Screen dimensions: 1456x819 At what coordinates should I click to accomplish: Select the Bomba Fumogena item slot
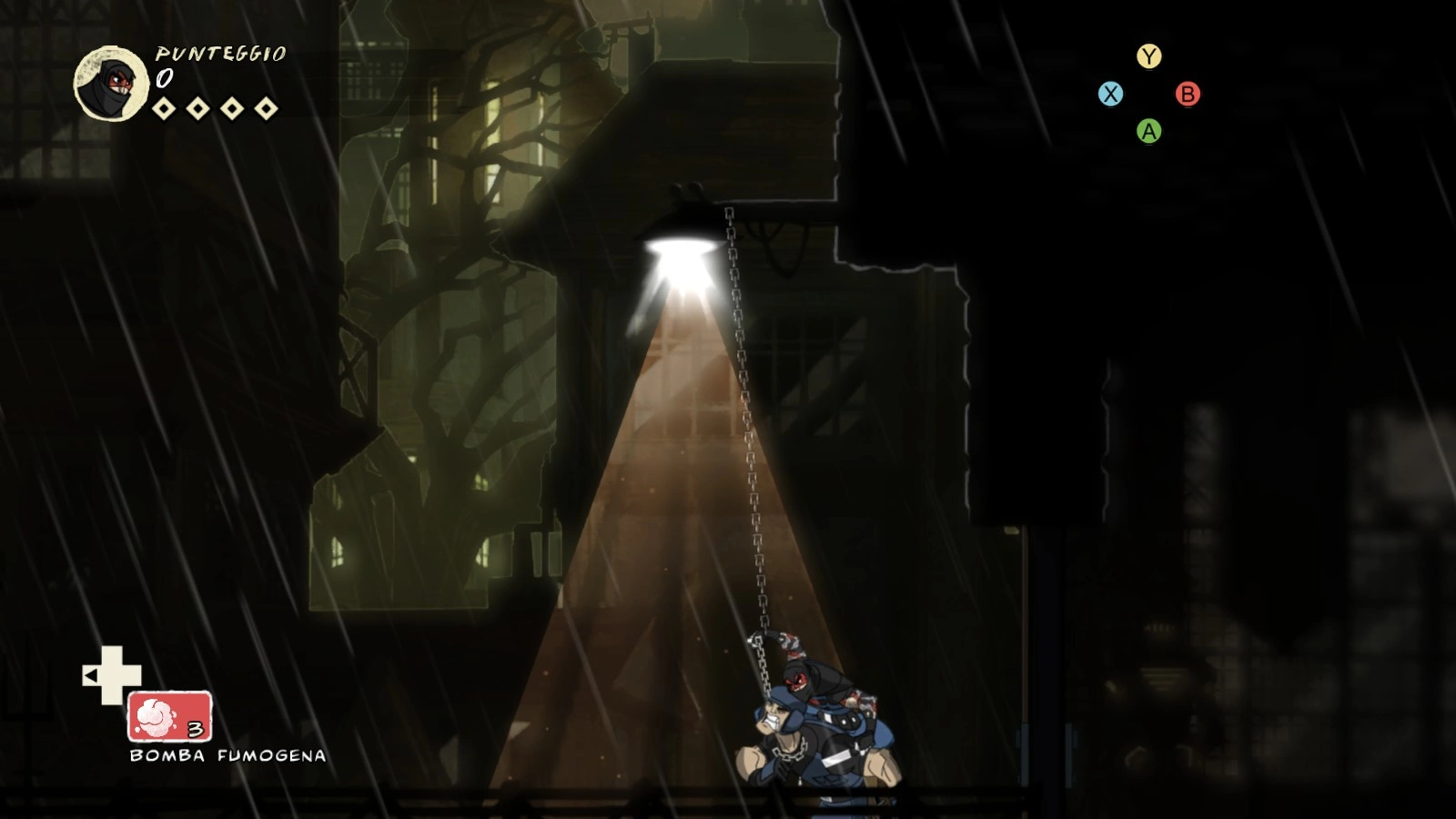170,716
